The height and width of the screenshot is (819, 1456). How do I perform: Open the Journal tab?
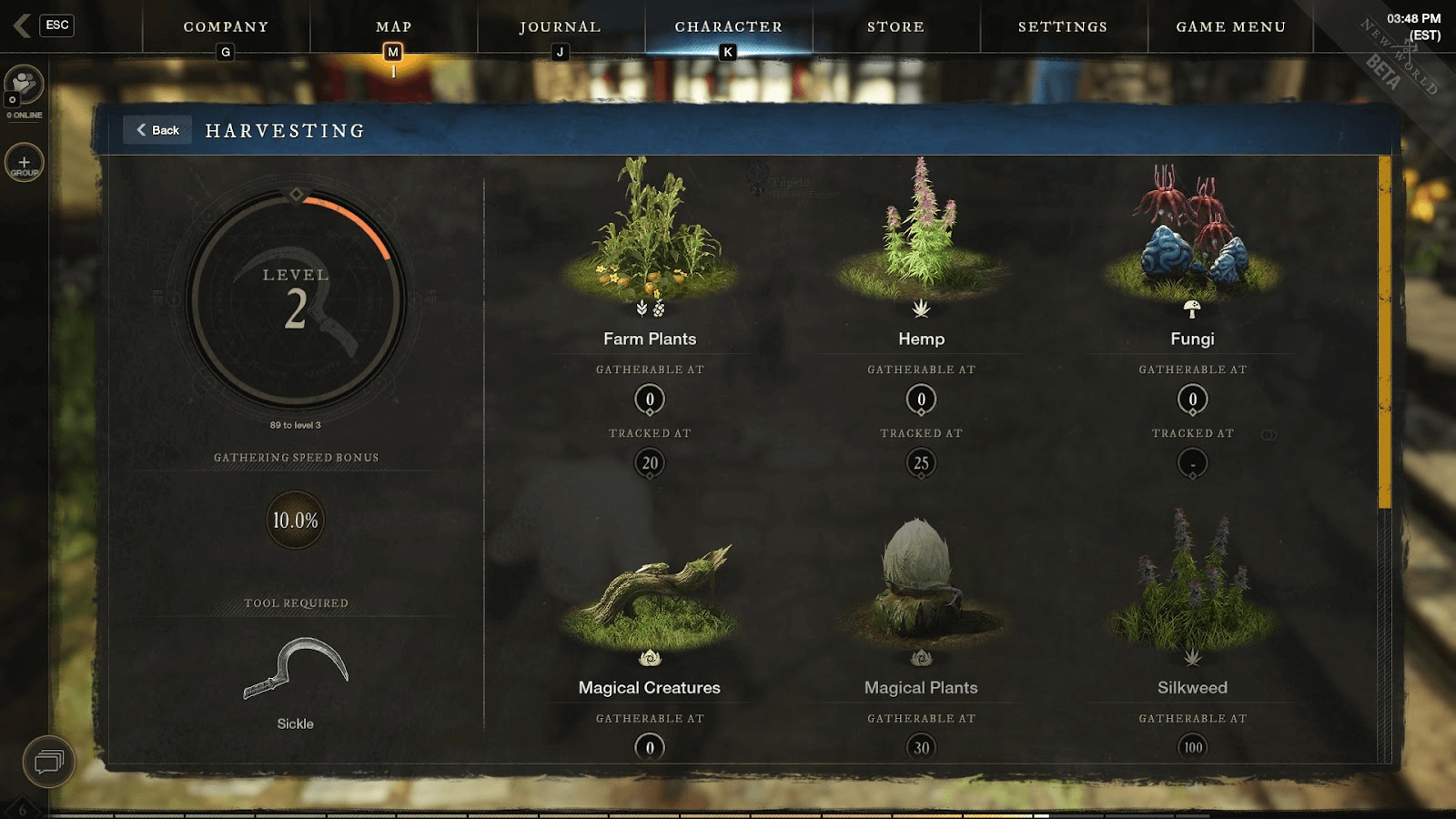pos(560,27)
